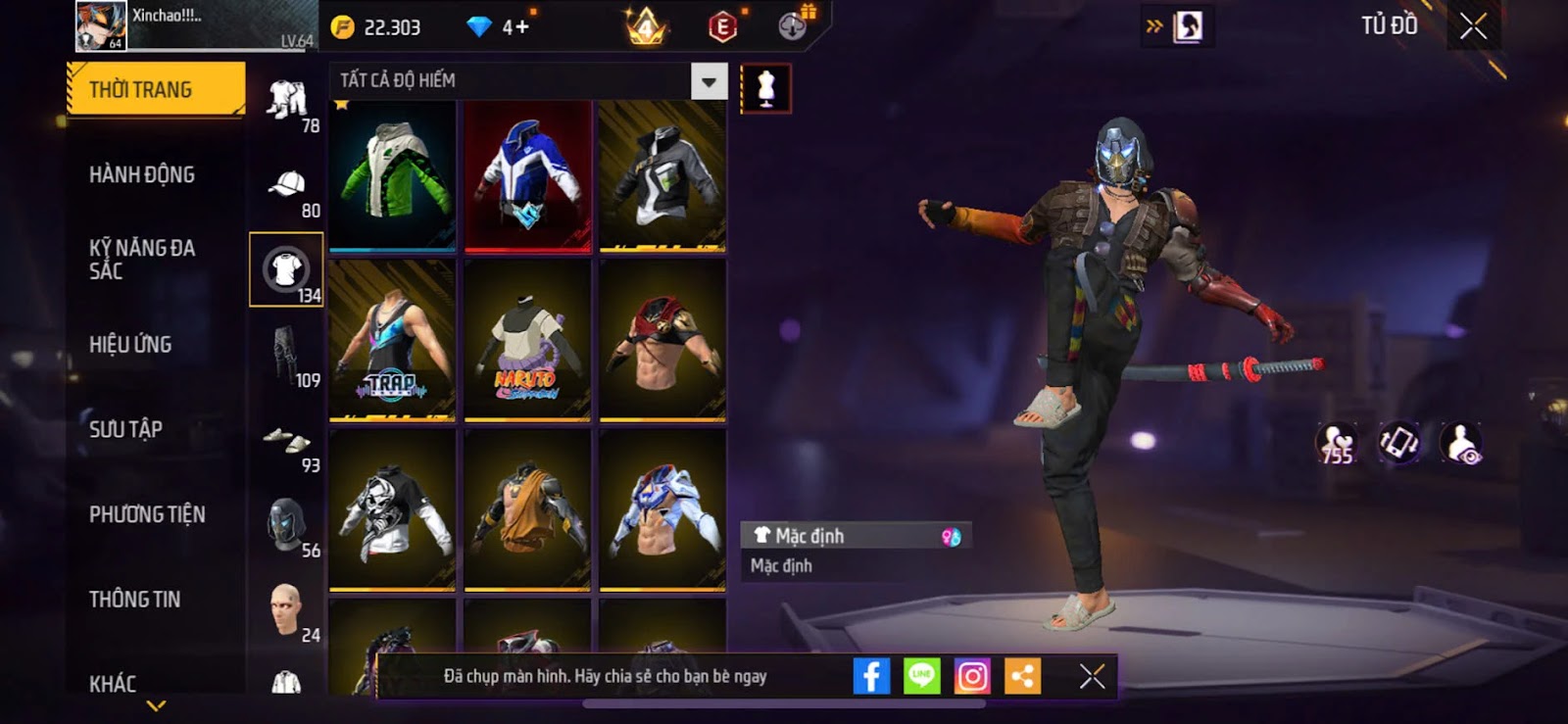Go to Phương Tiện category
Viewport: 1568px width, 724px height.
pyautogui.click(x=147, y=514)
